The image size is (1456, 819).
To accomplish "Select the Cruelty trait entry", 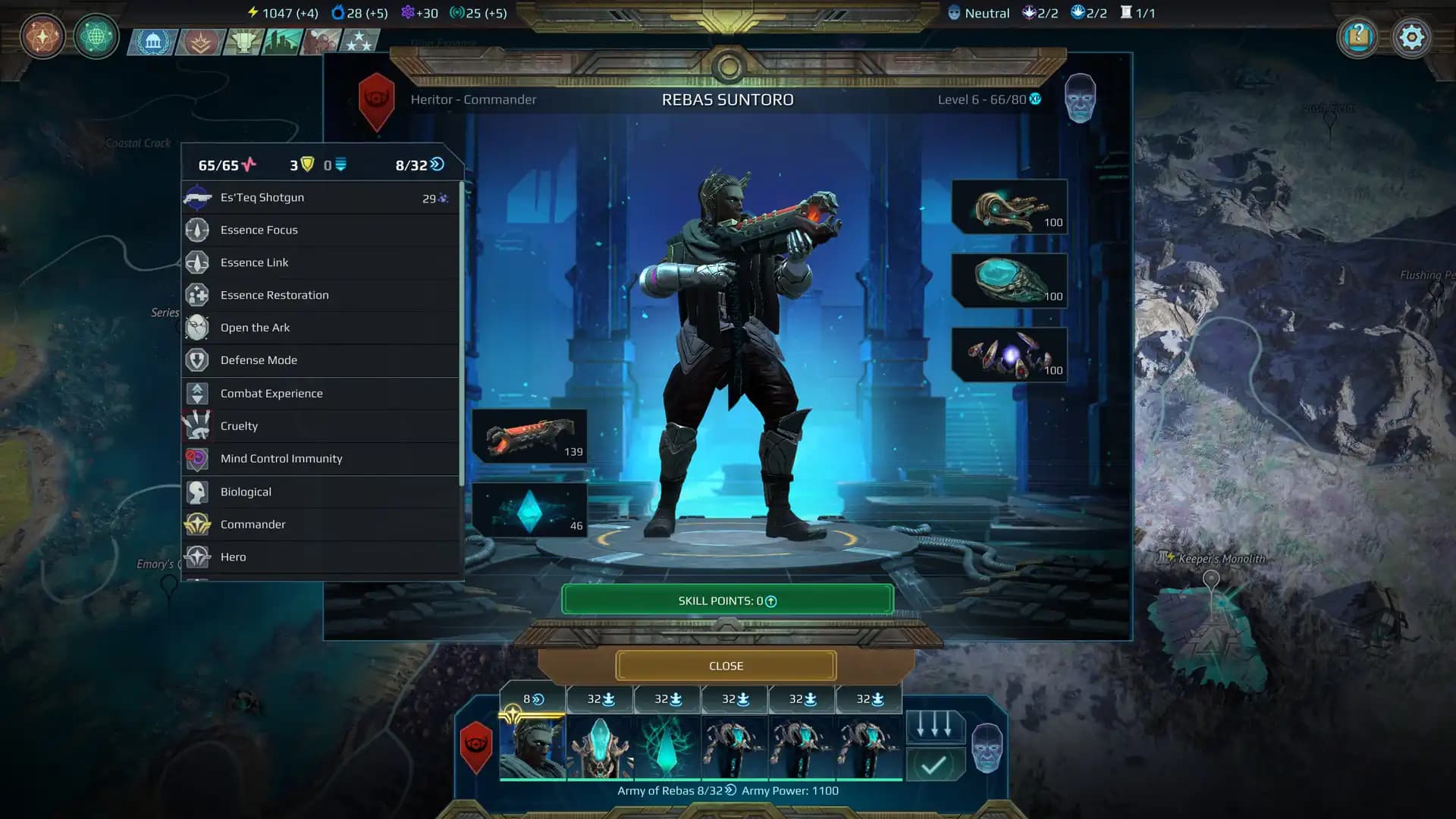I will pos(239,425).
